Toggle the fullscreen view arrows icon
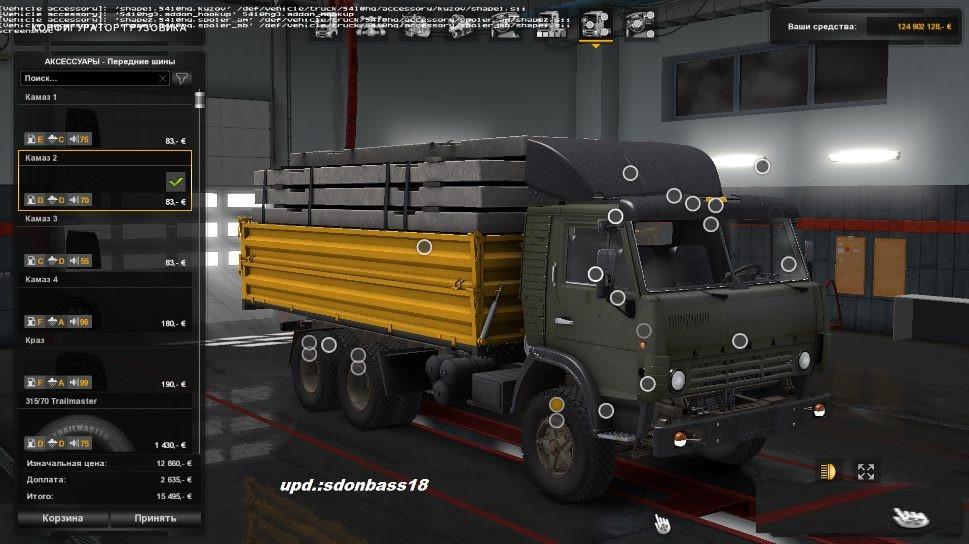Viewport: 969px width, 544px height. click(866, 471)
